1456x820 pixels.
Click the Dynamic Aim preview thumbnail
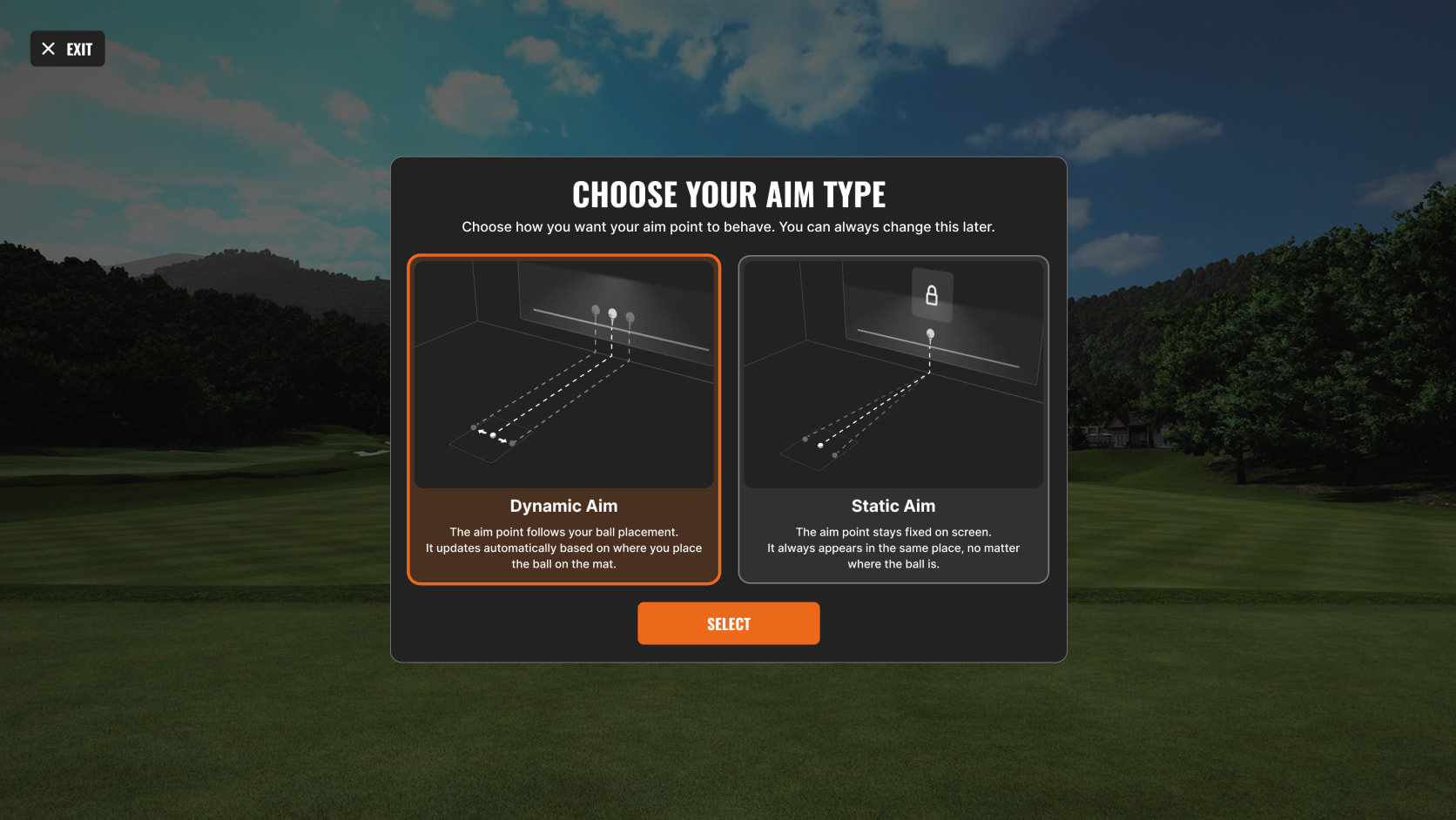564,370
